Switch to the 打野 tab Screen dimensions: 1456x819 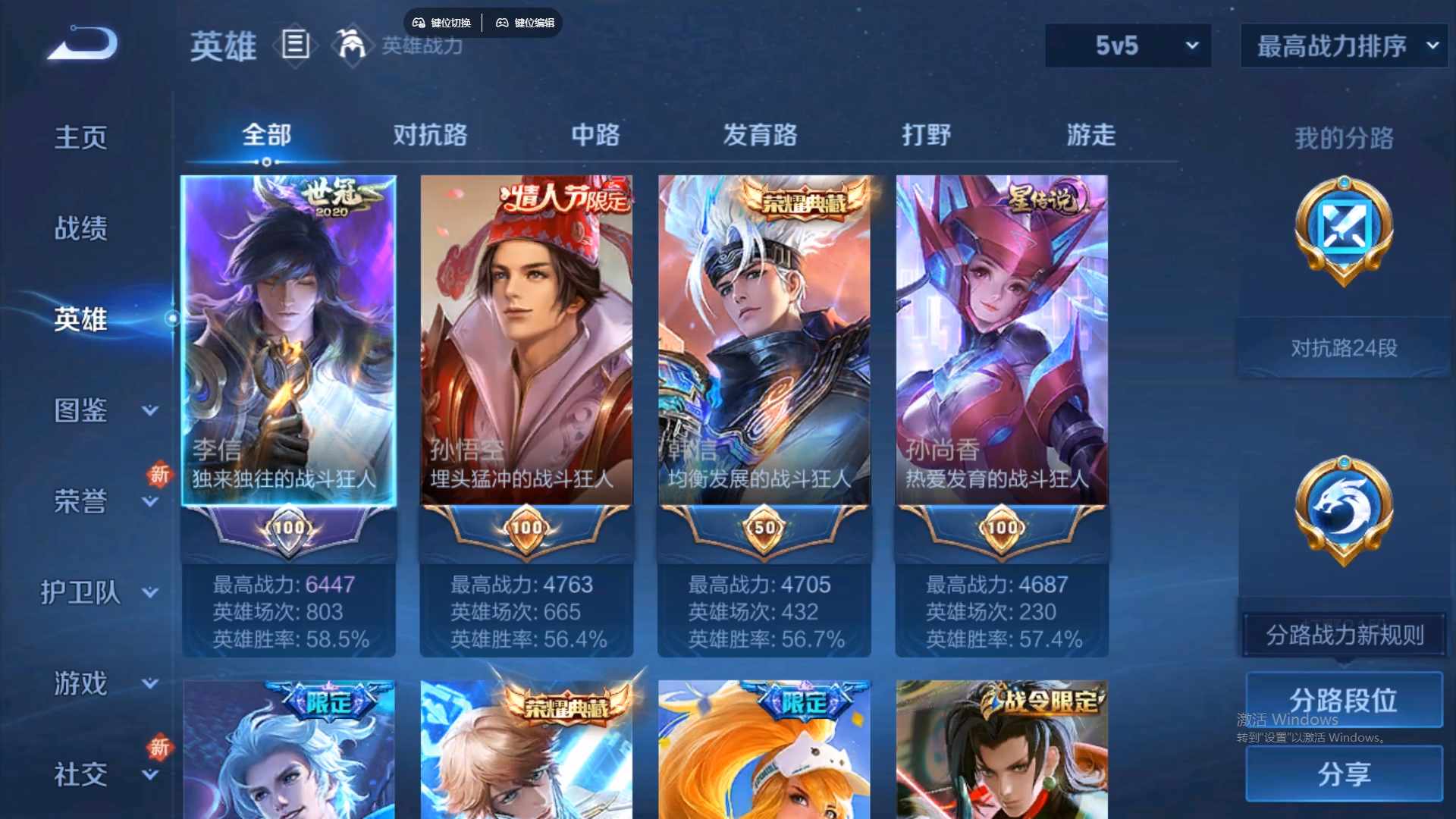coord(927,135)
